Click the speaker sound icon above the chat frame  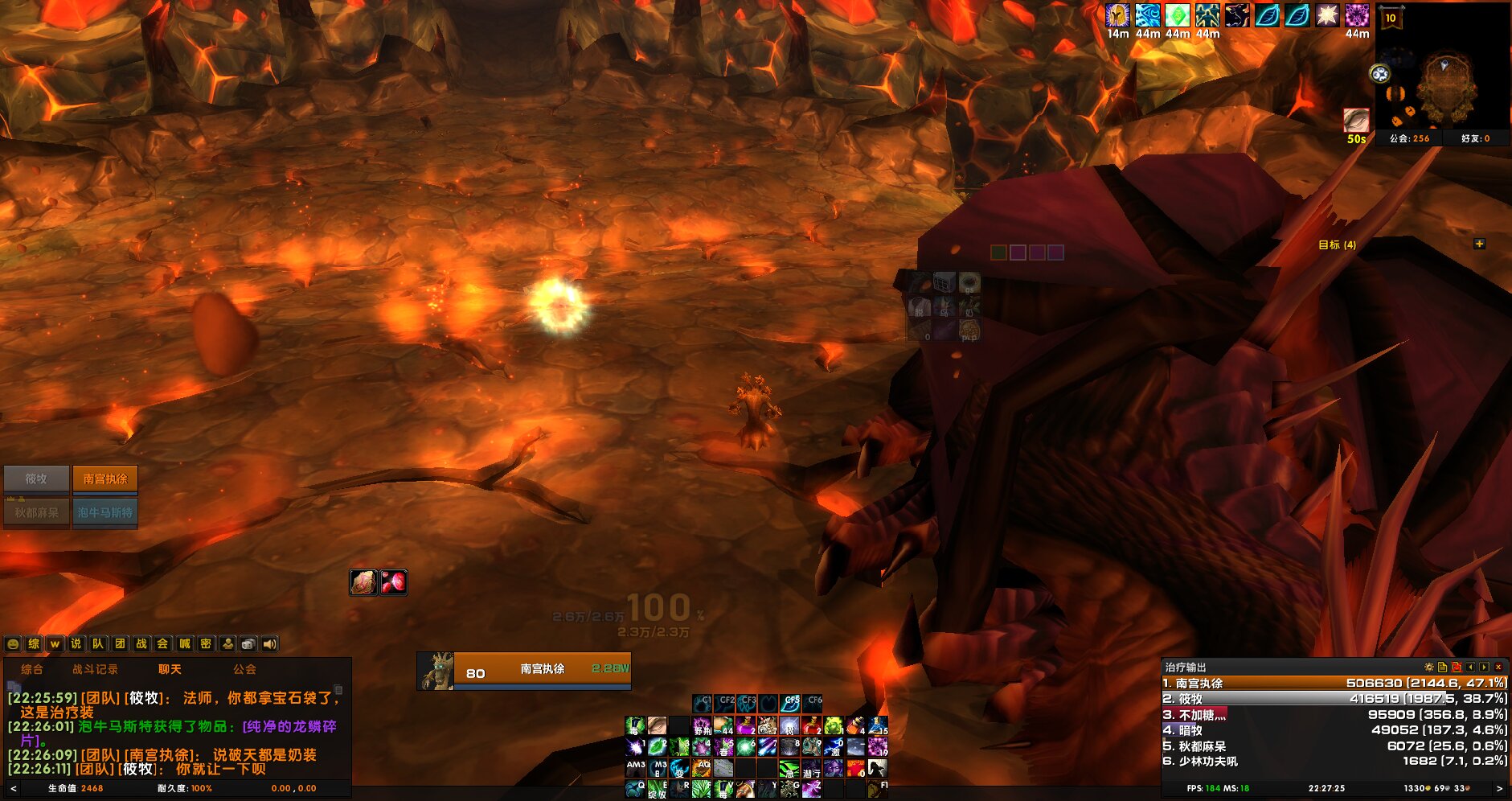[x=268, y=645]
